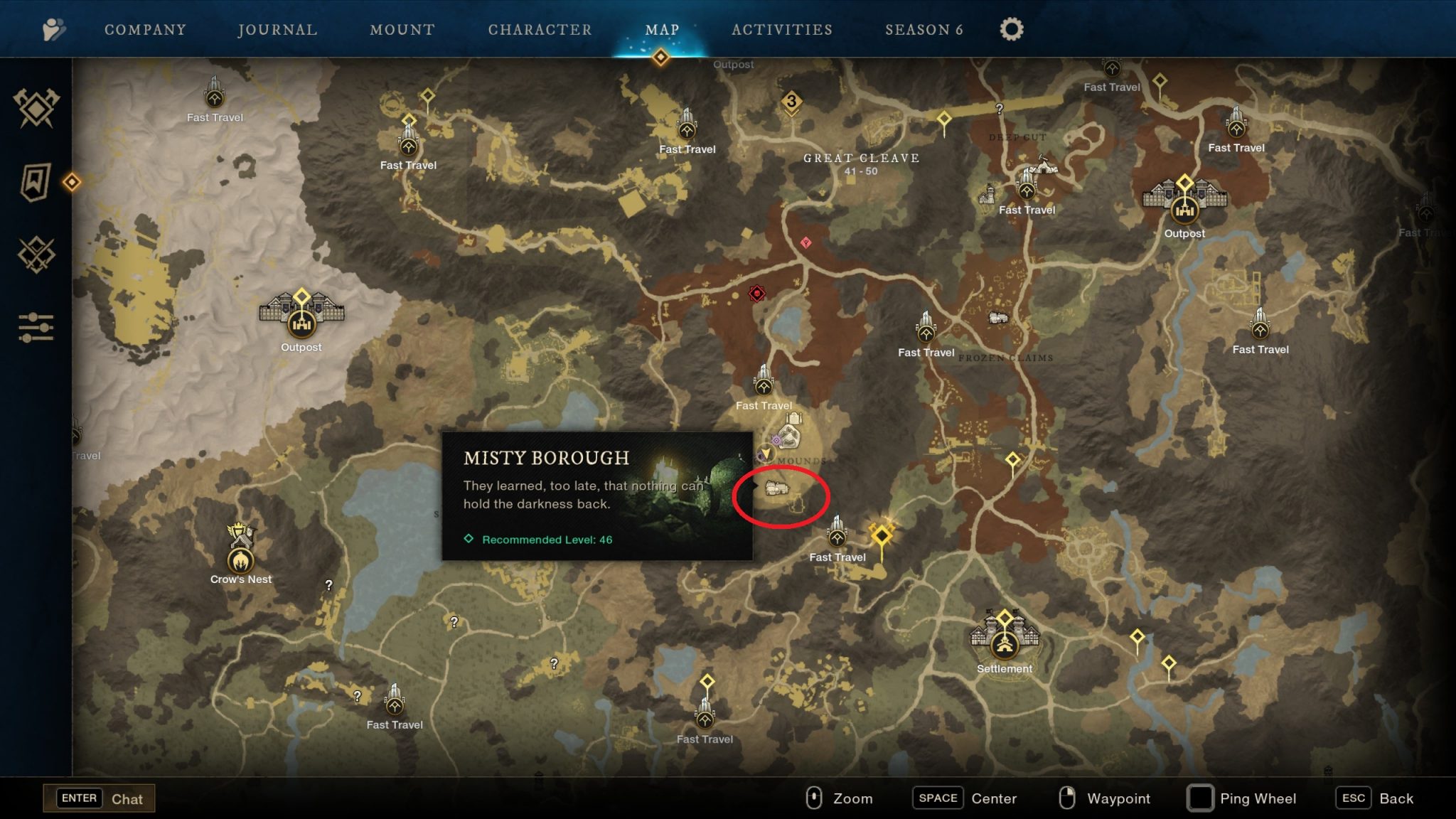
Task: Open the map filters sliders icon in sidebar
Action: coord(35,328)
